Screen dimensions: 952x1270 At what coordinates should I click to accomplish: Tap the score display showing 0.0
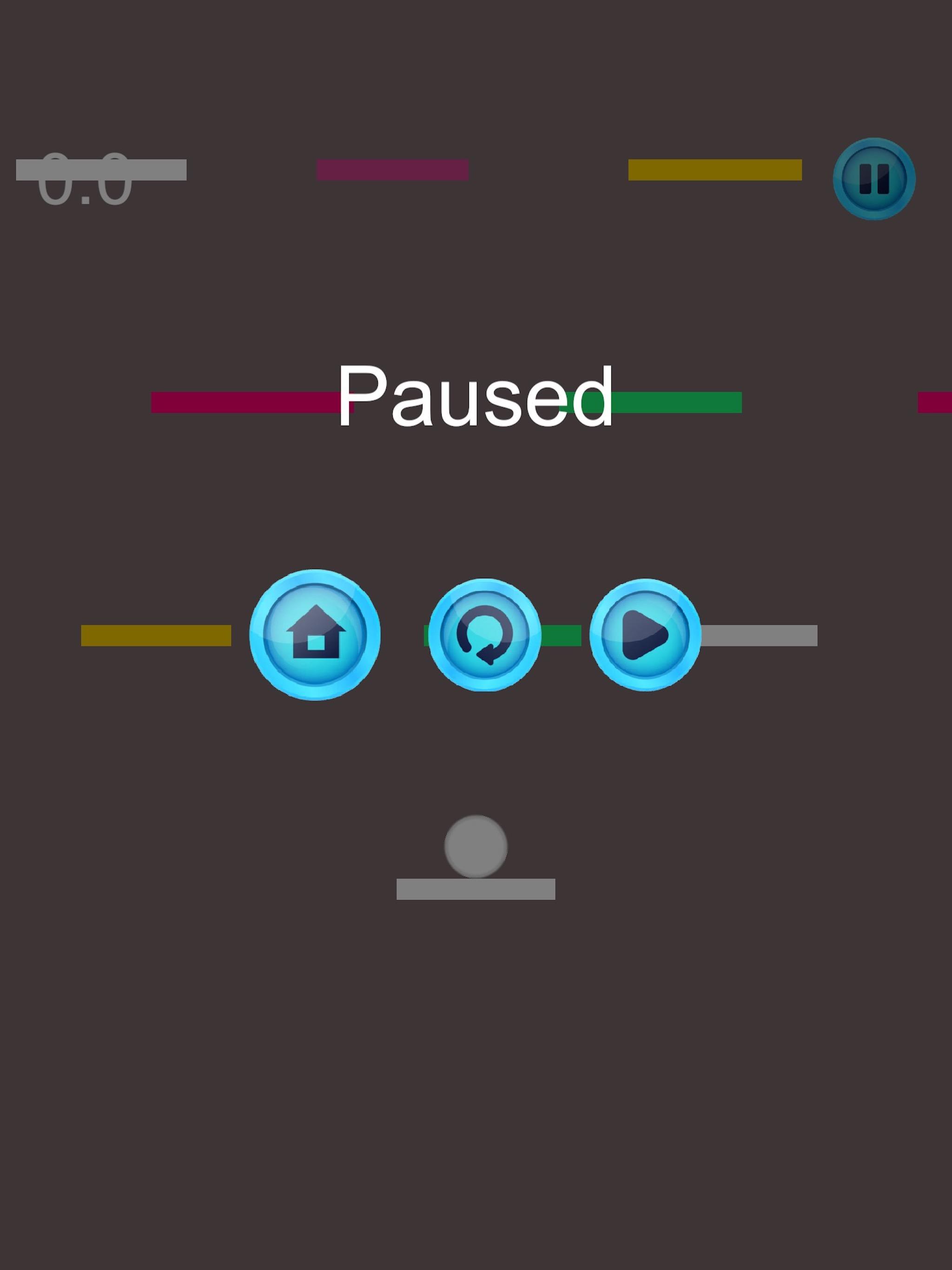pyautogui.click(x=85, y=181)
